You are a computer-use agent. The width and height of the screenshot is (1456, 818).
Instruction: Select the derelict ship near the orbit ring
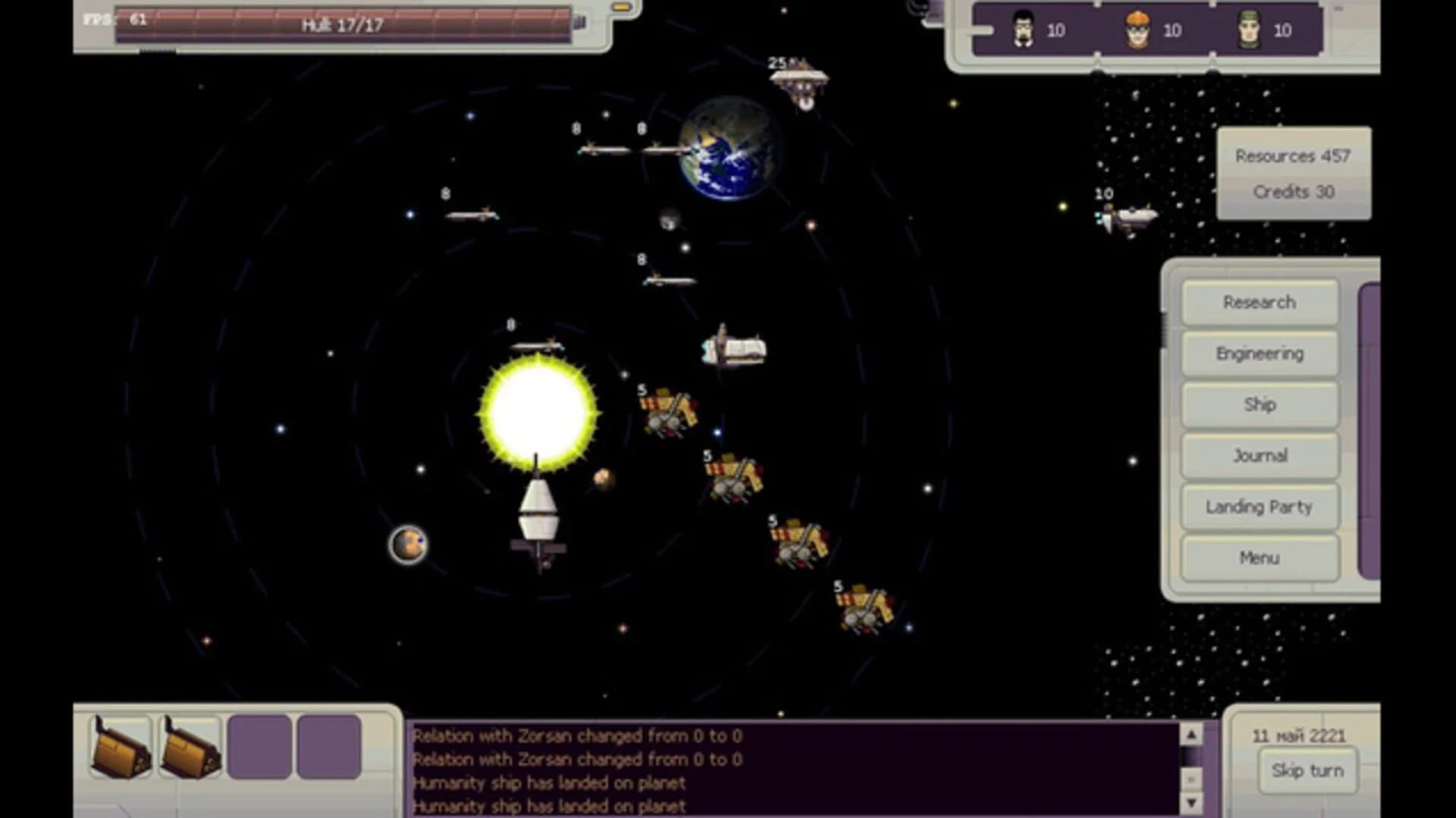tap(732, 349)
